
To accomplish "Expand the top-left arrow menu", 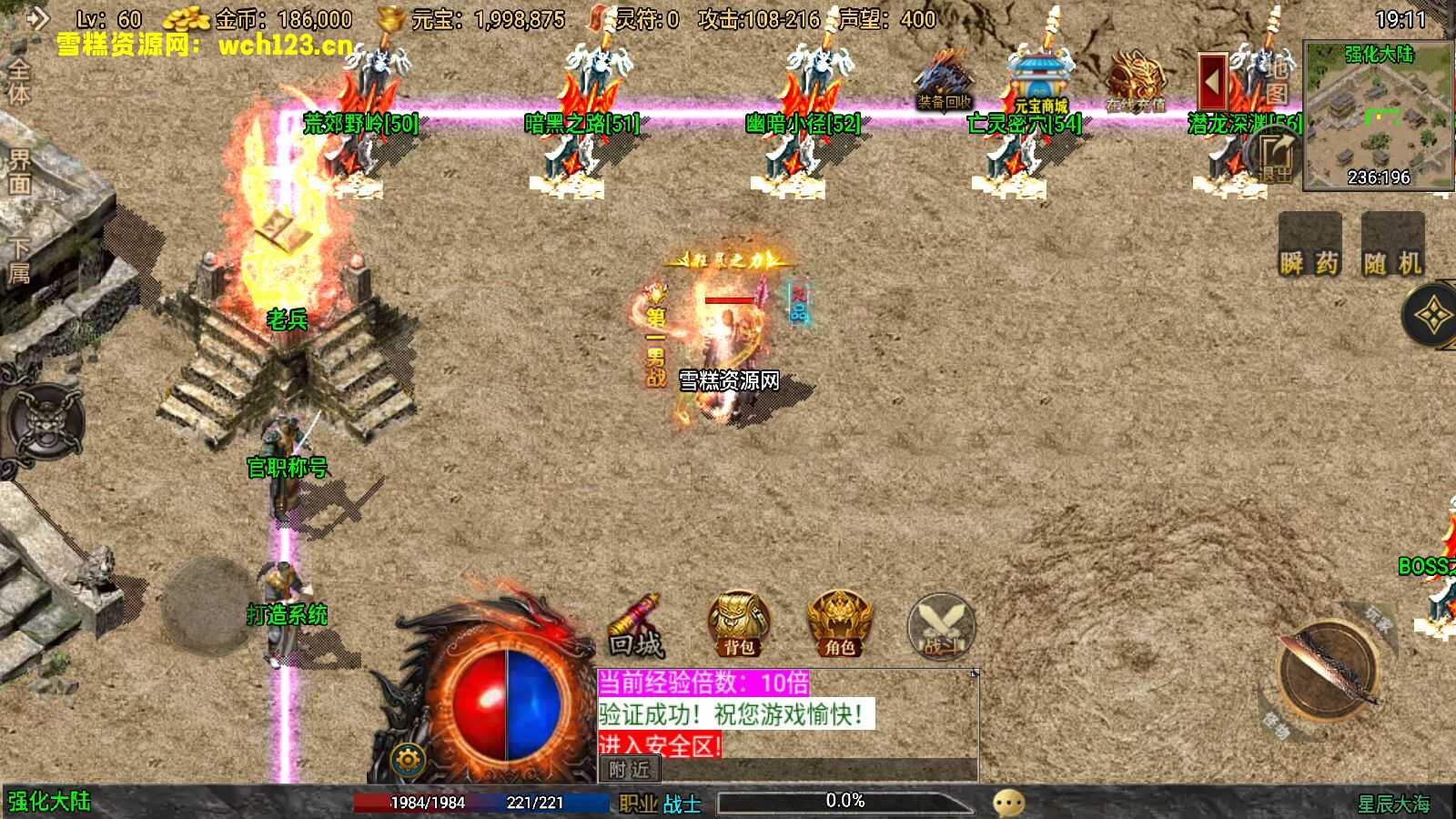I will pyautogui.click(x=36, y=18).
